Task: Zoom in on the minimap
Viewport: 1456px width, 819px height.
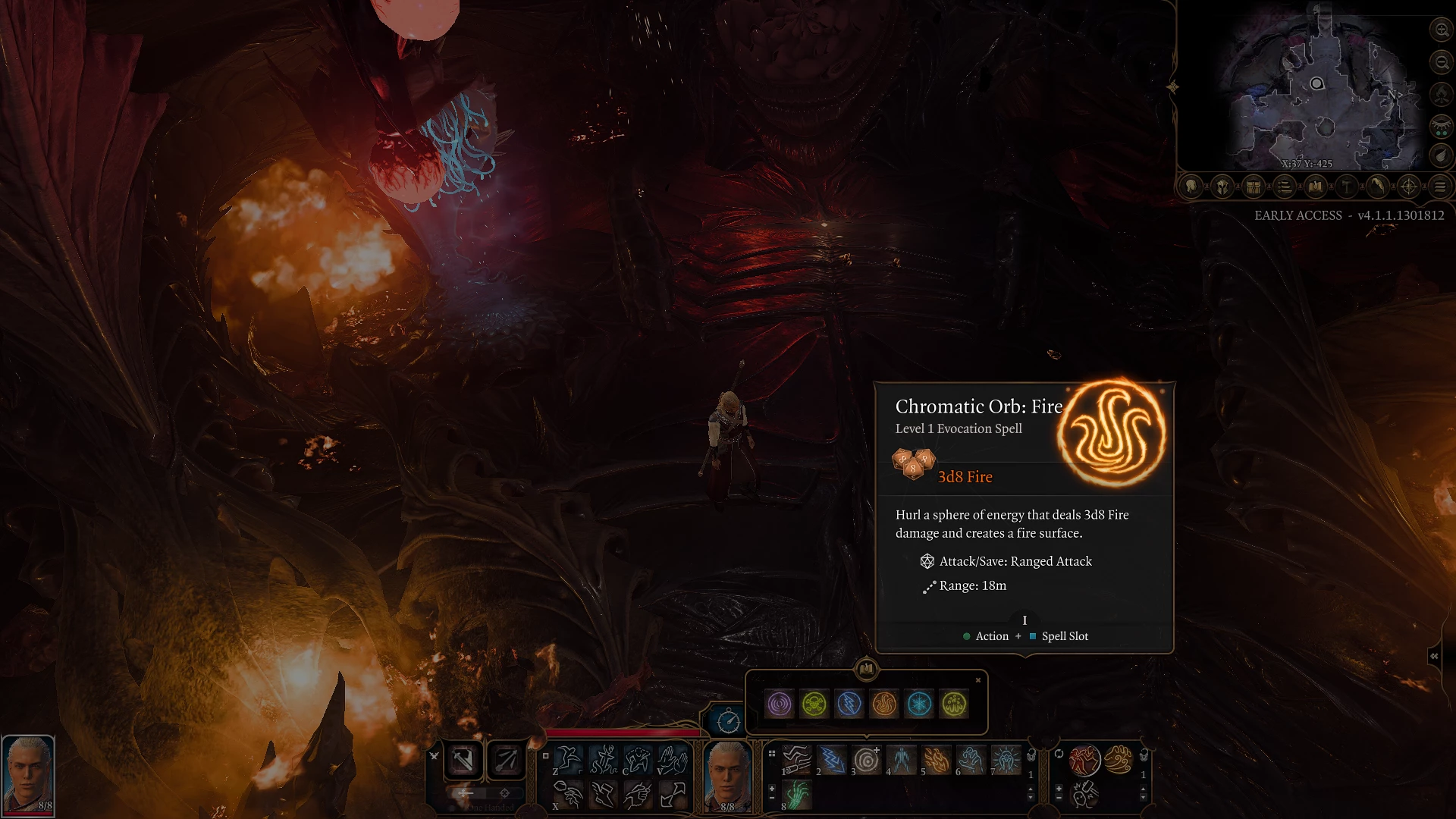Action: click(x=1441, y=30)
